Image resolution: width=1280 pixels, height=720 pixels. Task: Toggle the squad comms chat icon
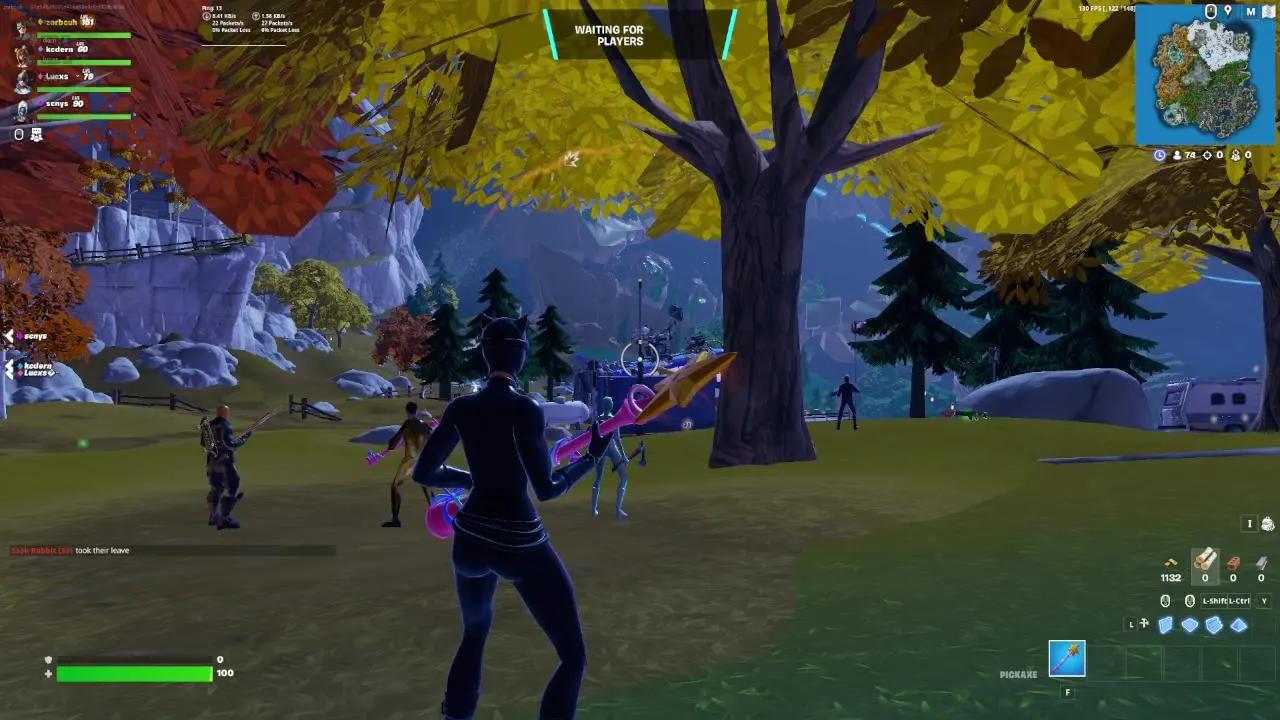click(x=37, y=133)
